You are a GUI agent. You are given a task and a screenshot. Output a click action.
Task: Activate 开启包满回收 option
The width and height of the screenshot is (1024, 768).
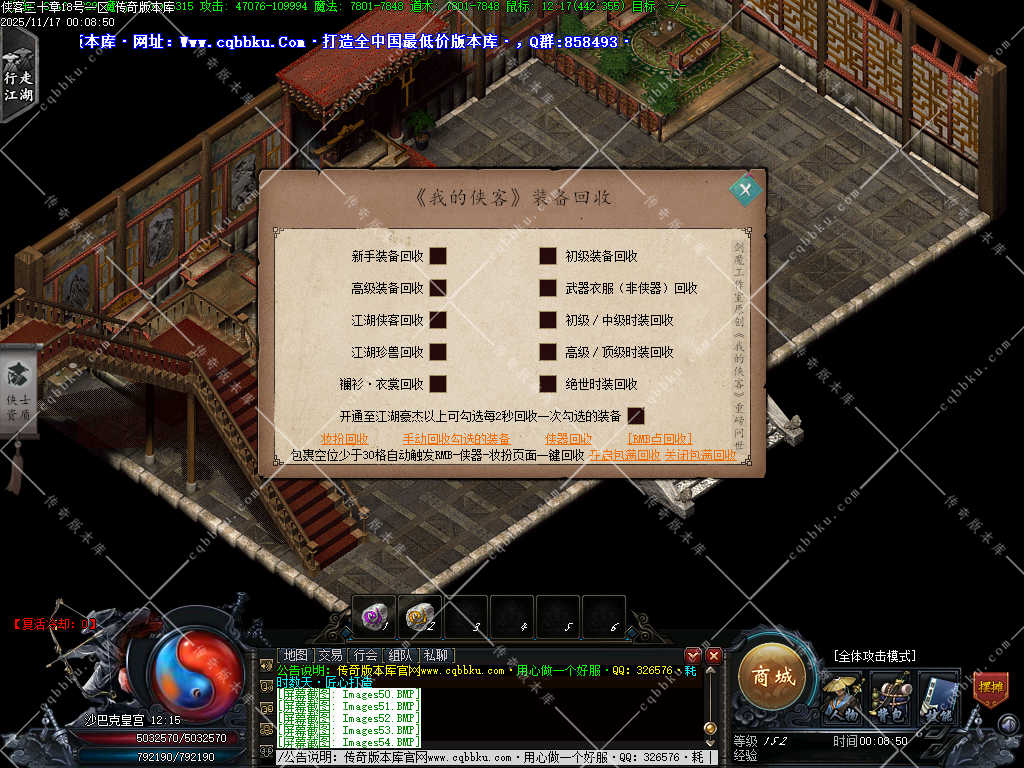pyautogui.click(x=625, y=455)
